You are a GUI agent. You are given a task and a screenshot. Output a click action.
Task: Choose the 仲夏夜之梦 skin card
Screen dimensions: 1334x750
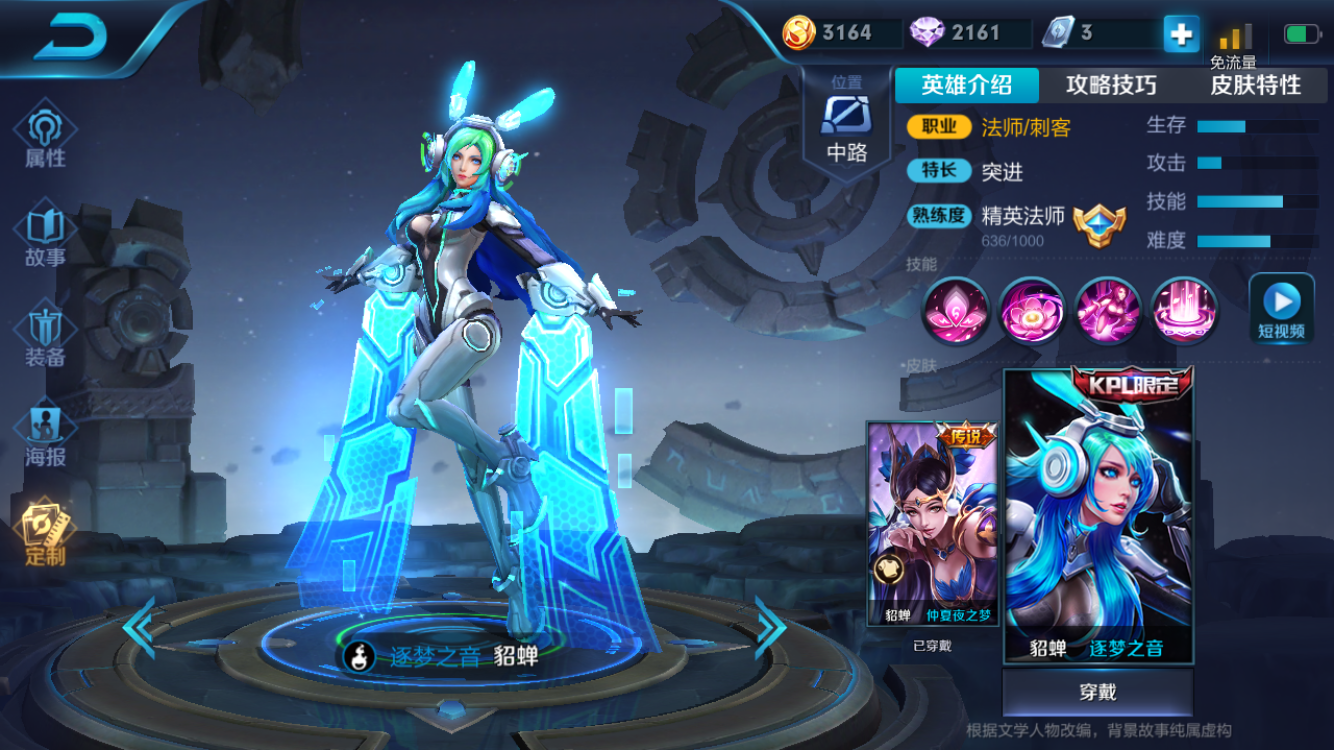click(x=932, y=522)
